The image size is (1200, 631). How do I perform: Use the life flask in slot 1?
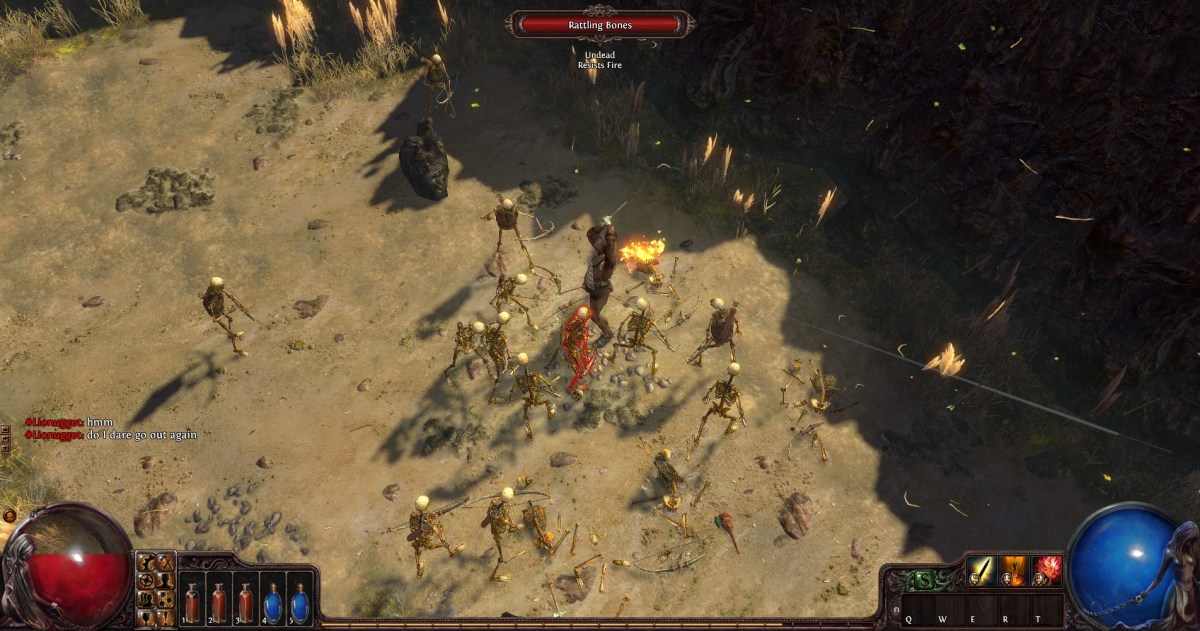[192, 602]
